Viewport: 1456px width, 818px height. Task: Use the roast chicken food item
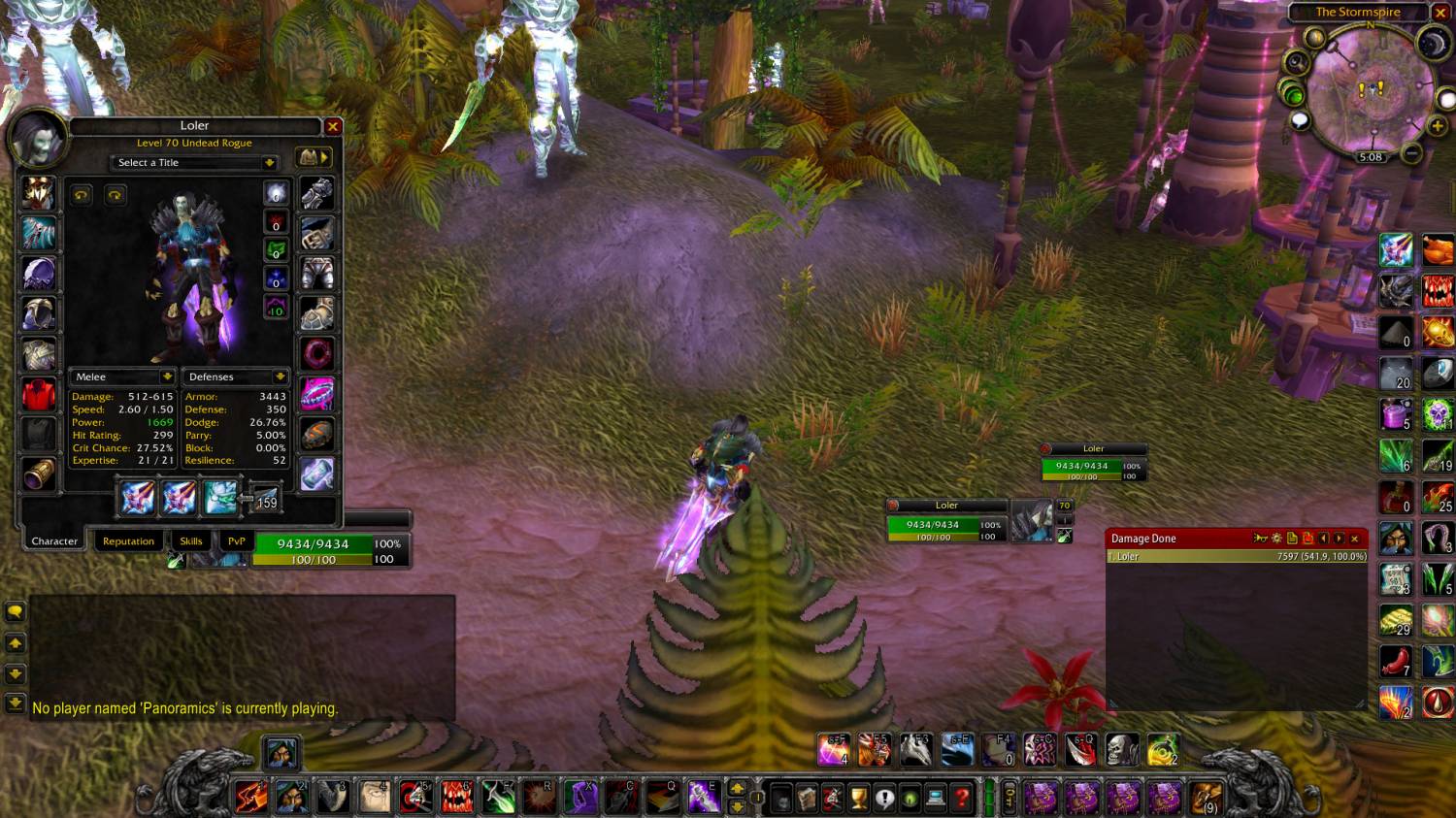point(1438,249)
